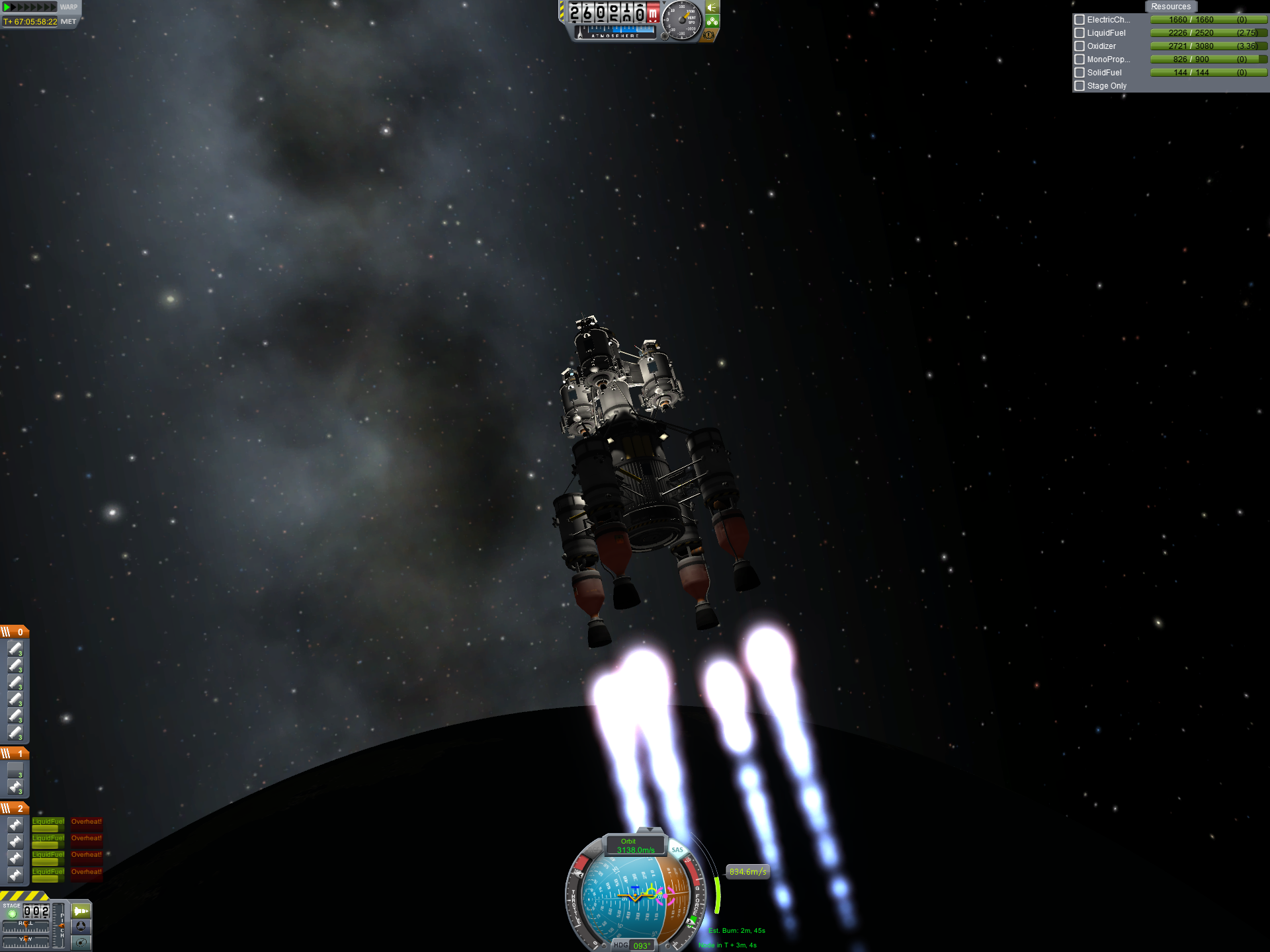This screenshot has height=952, width=1270.
Task: Switch the Orbit speed display mode
Action: [635, 846]
